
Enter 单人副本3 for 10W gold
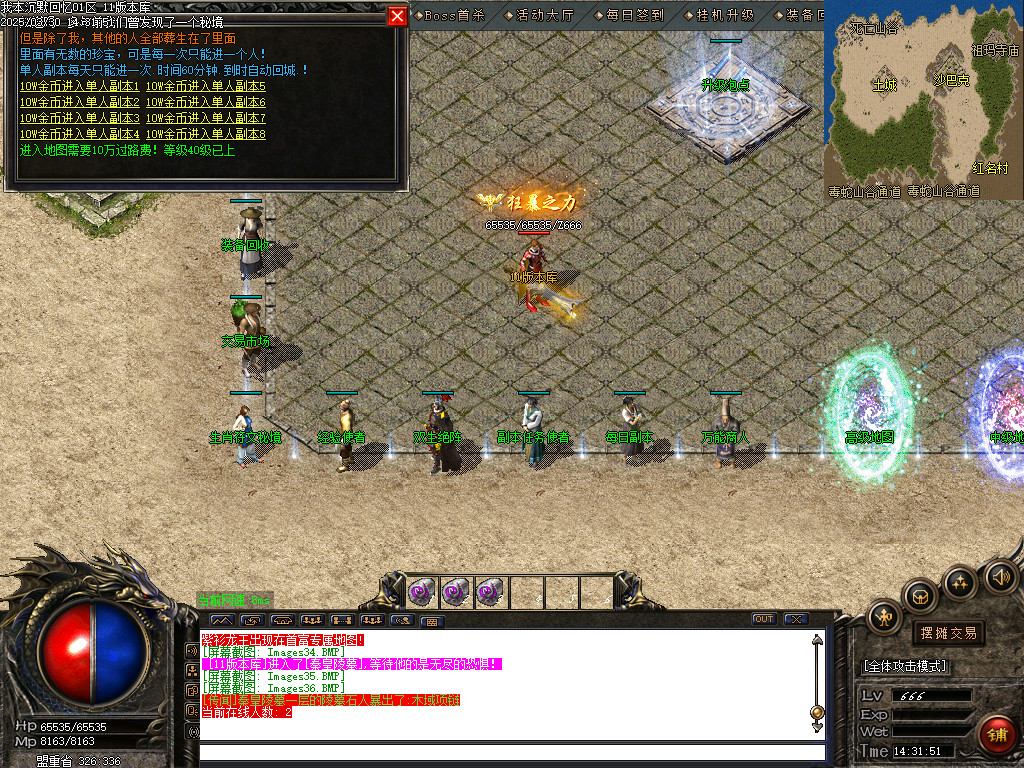(80, 118)
